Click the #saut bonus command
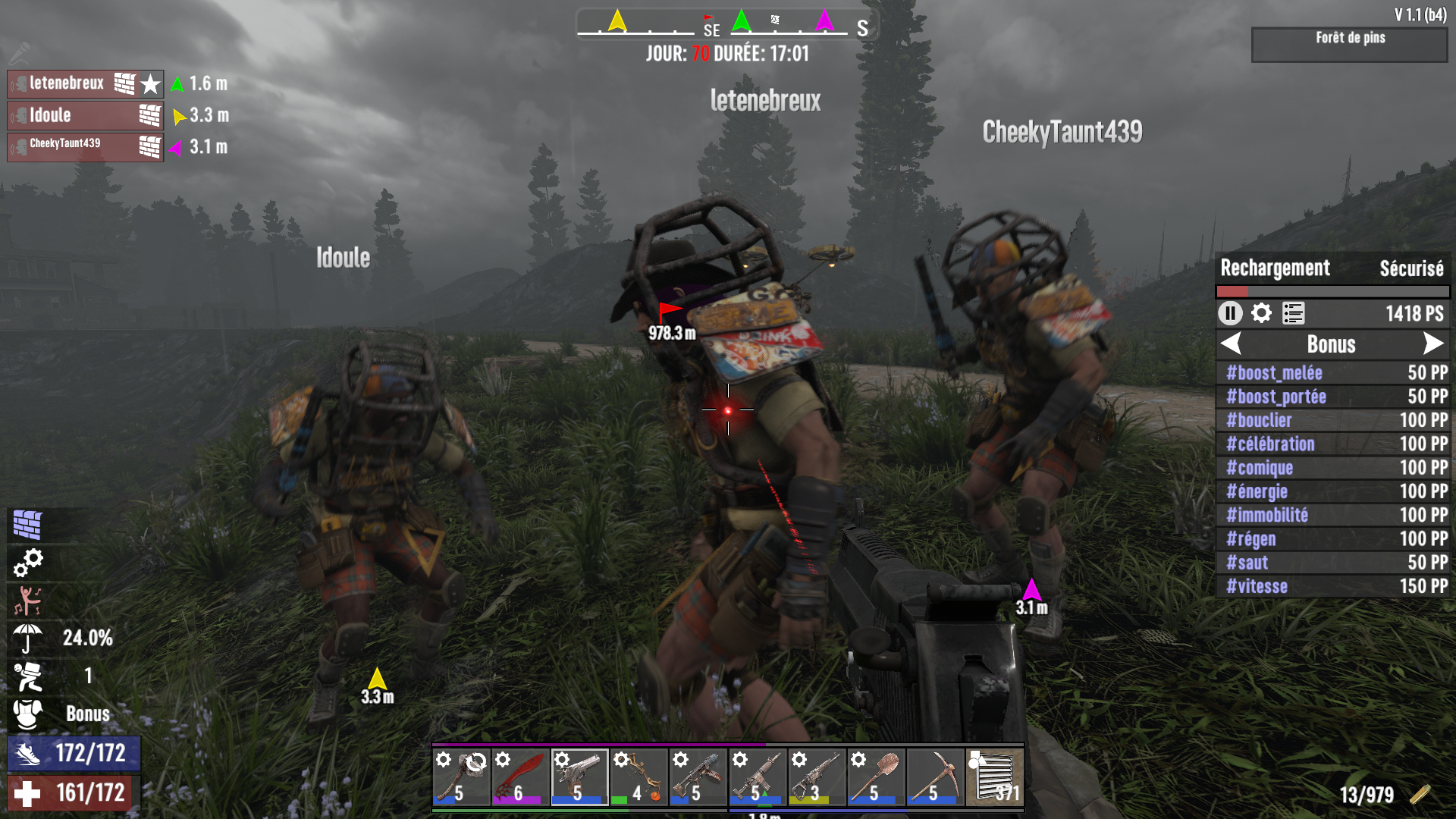Viewport: 1456px width, 819px height. point(1333,563)
